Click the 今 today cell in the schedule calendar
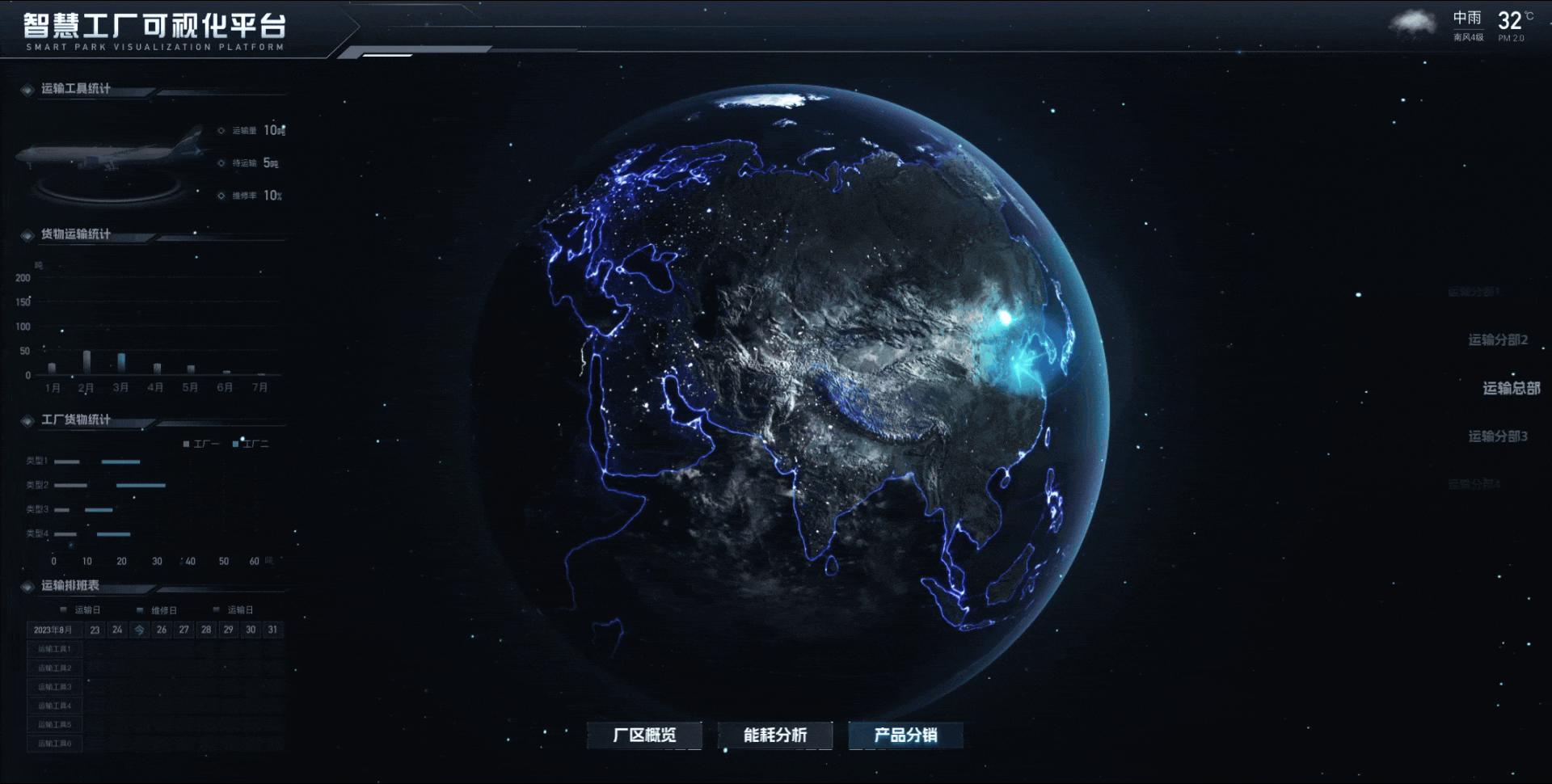Screen dimensions: 1552x784 coord(138,630)
